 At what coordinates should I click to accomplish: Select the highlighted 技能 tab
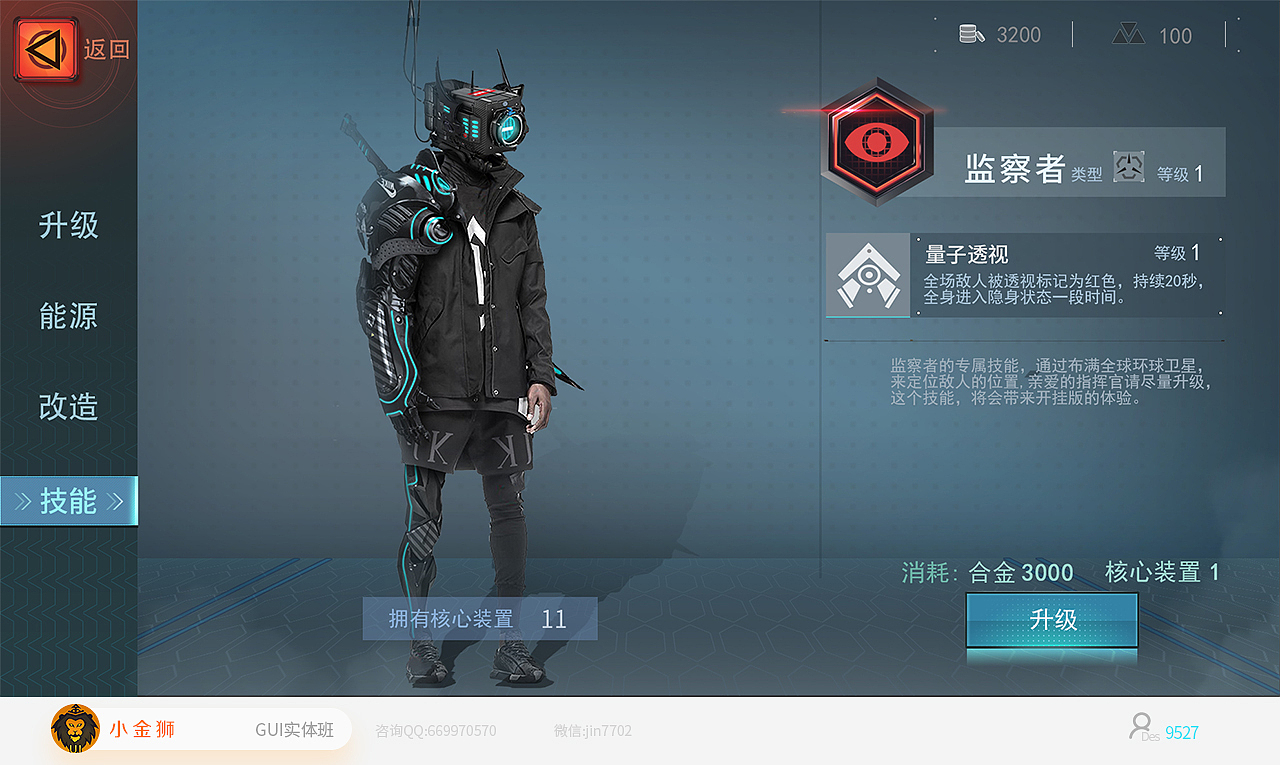click(68, 500)
